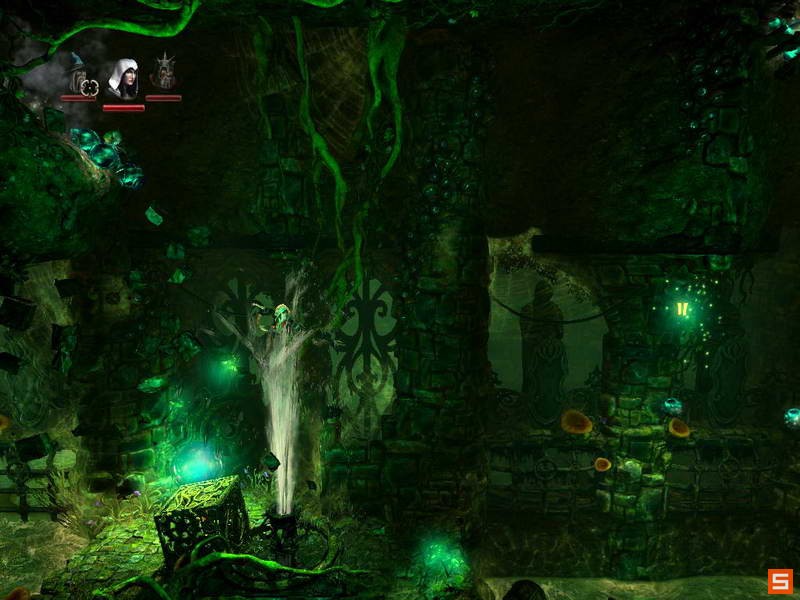Choose the helmeted knight portrait
This screenshot has width=800, height=600.
click(x=163, y=74)
